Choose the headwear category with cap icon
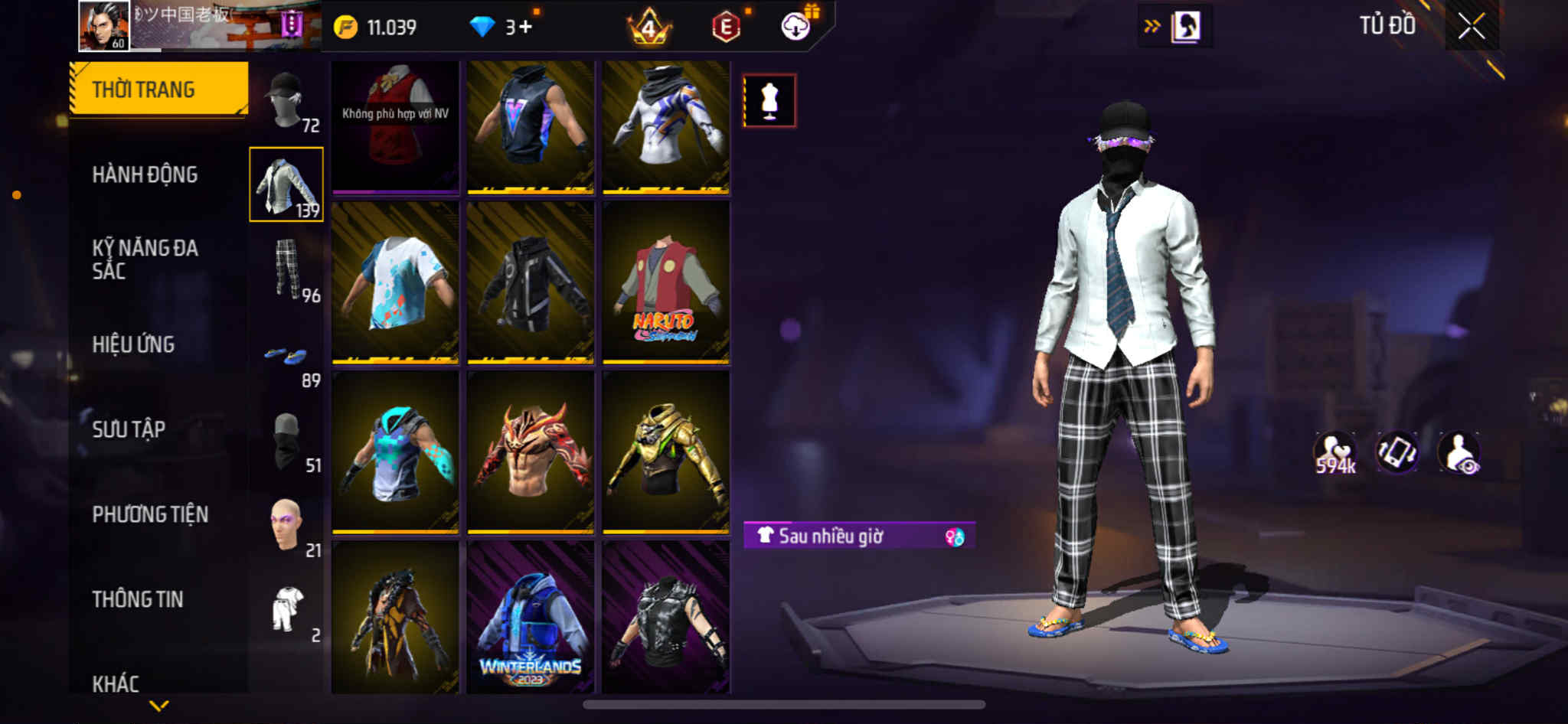Viewport: 1568px width, 724px height. tap(287, 101)
